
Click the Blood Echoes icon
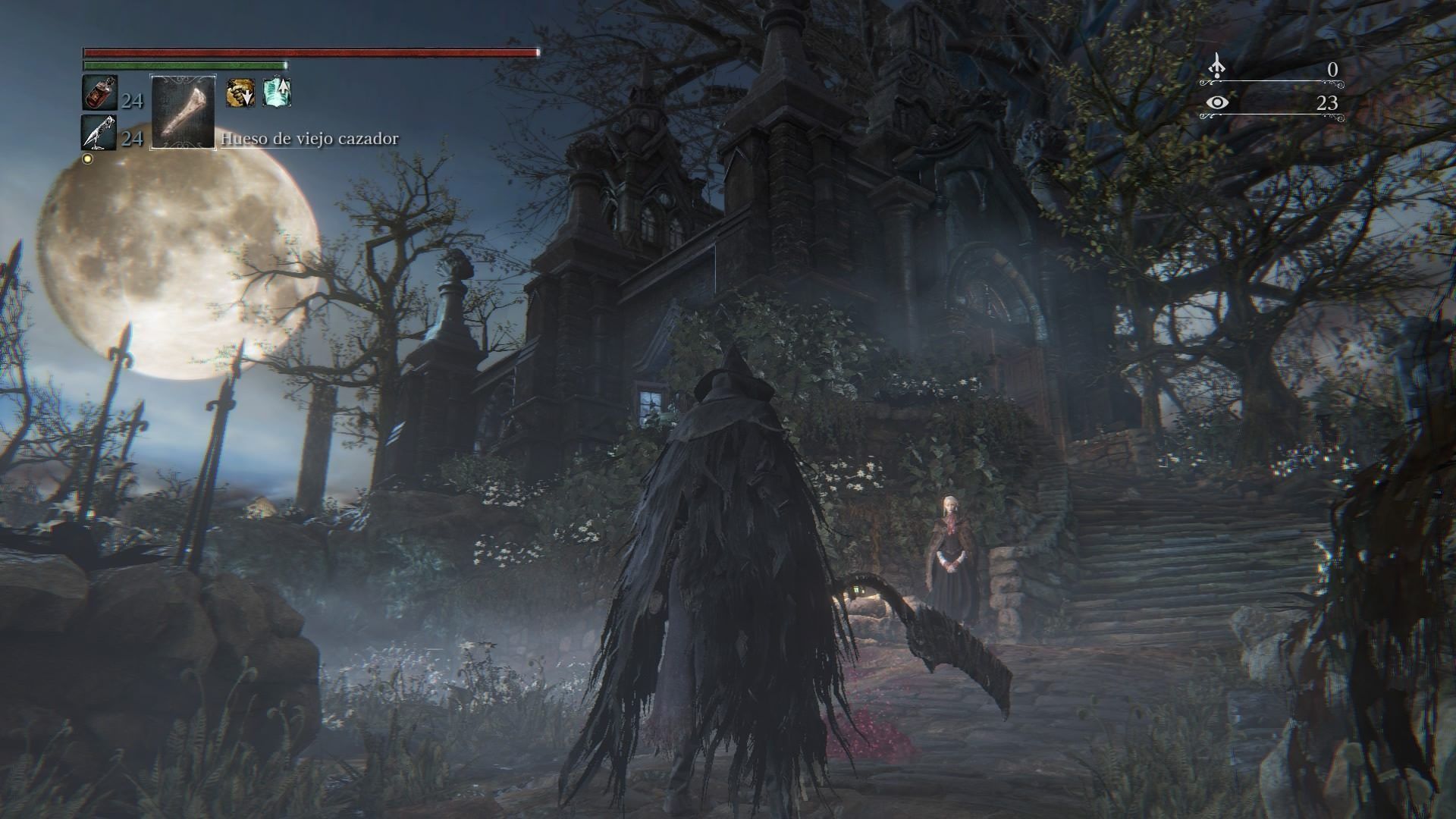point(1217,68)
